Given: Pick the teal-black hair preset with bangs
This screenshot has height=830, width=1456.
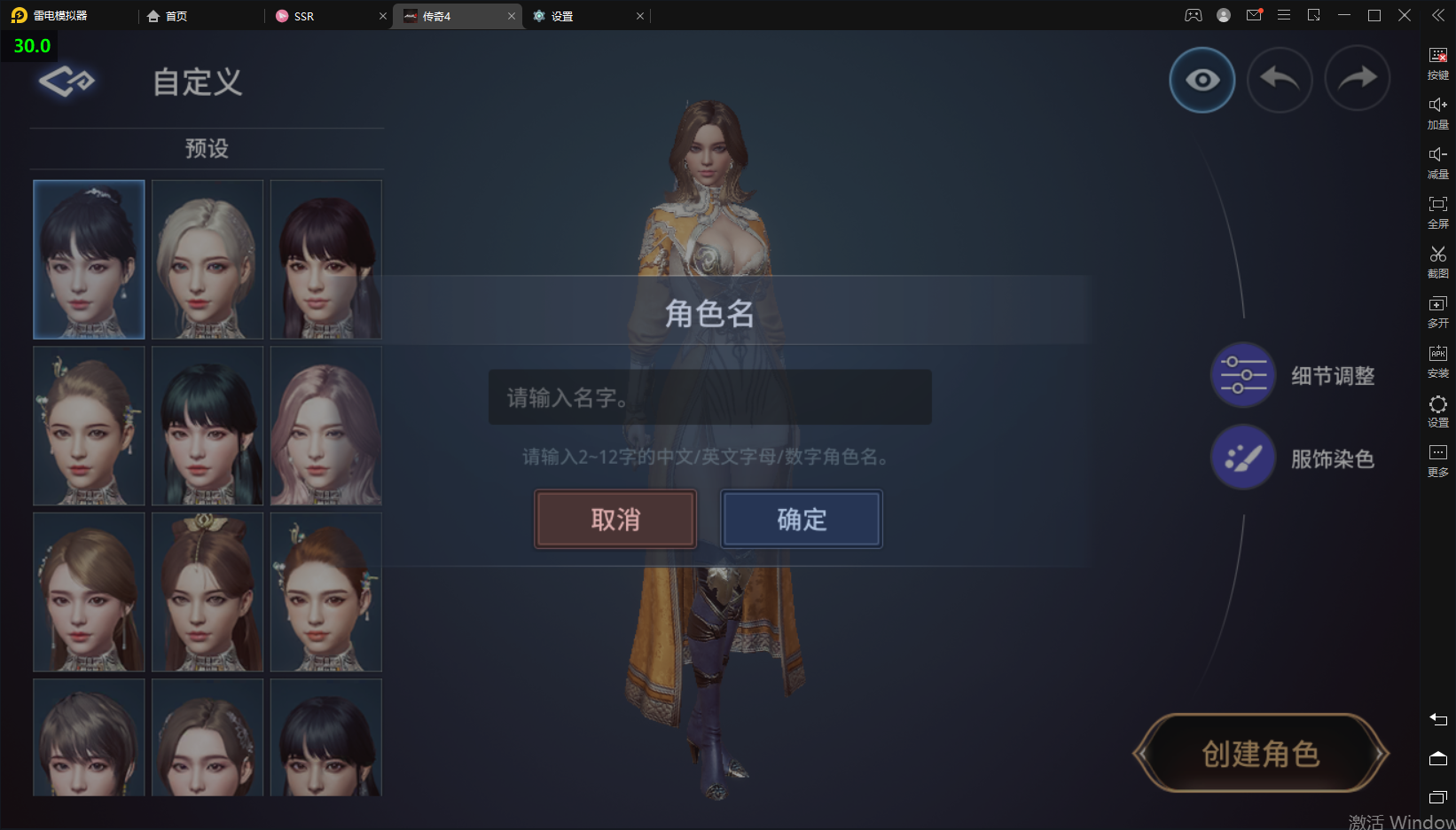Looking at the screenshot, I should point(207,426).
